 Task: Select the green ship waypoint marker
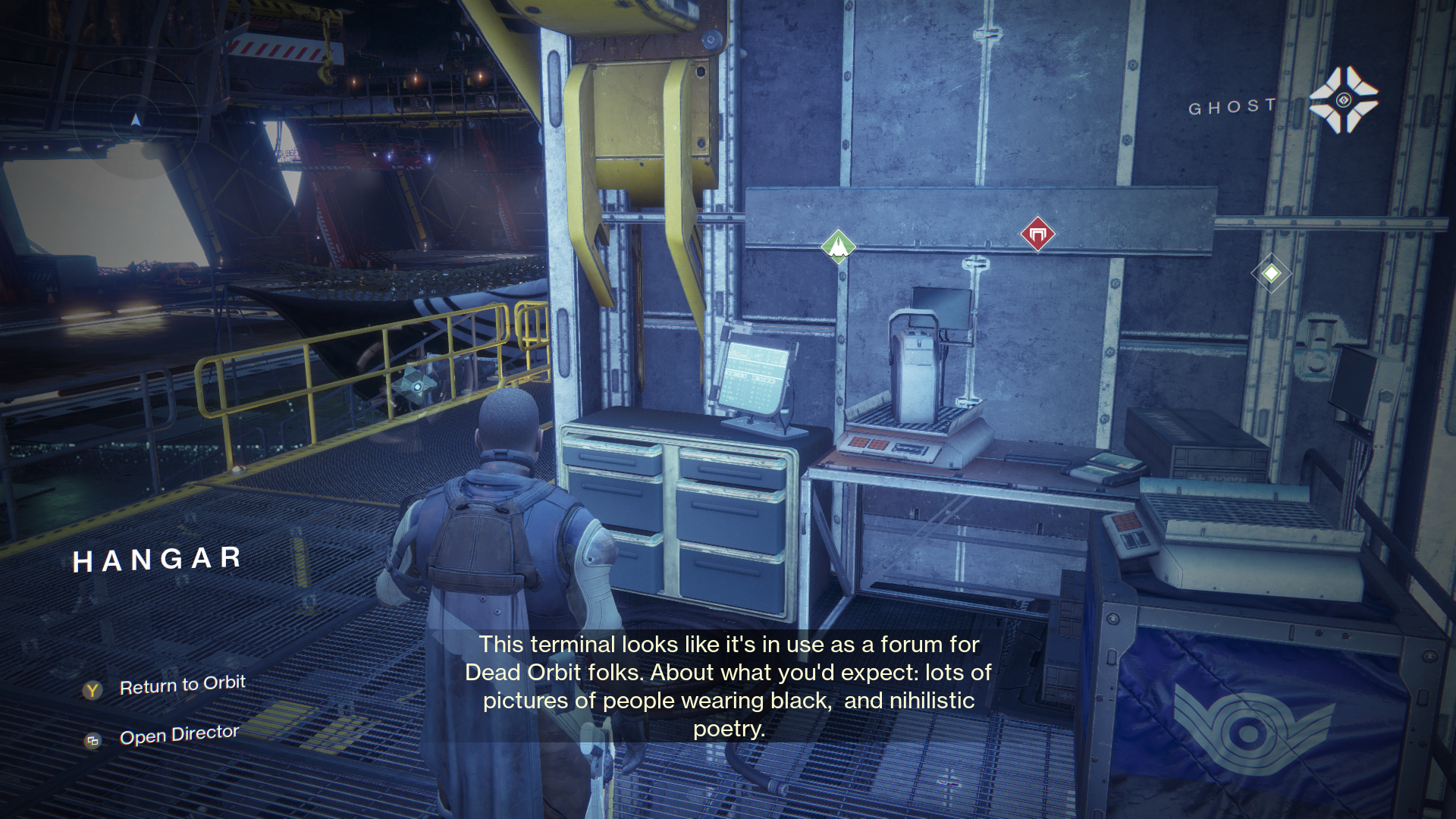click(x=838, y=246)
